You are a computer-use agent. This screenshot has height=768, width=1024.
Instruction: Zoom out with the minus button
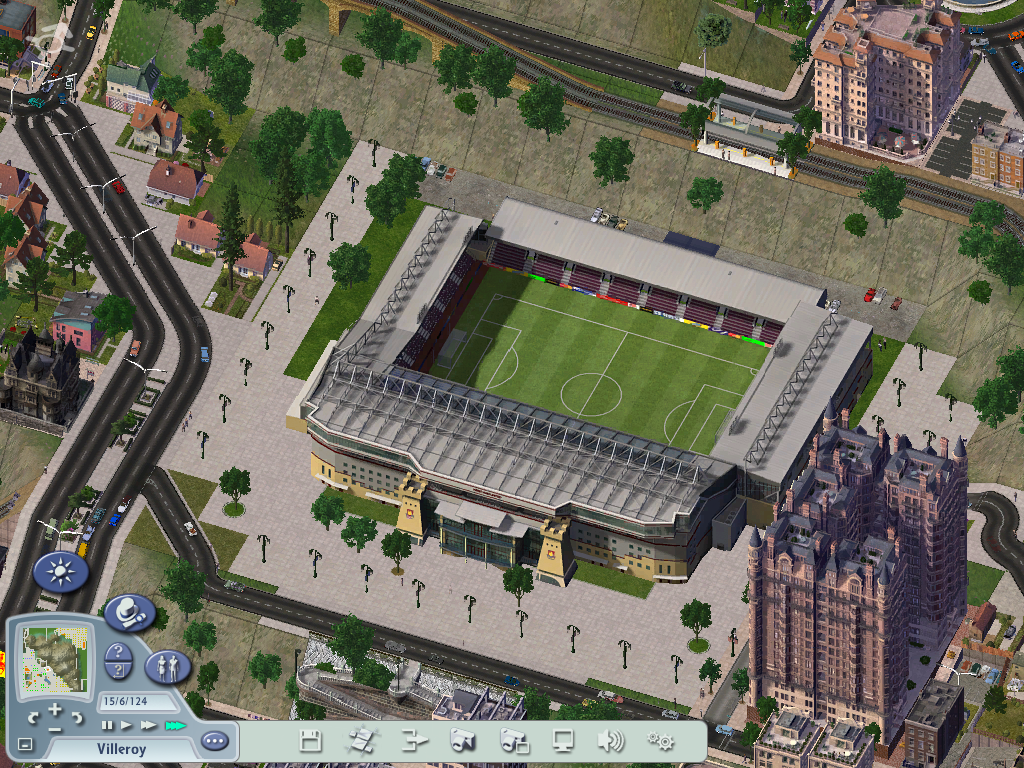pos(55,728)
